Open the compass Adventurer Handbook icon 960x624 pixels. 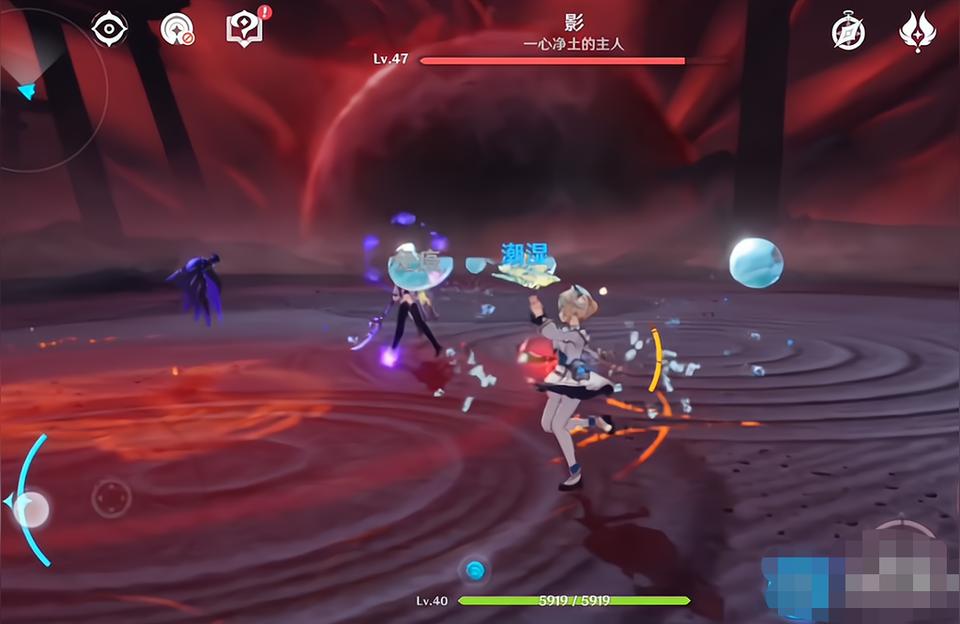pyautogui.click(x=848, y=32)
